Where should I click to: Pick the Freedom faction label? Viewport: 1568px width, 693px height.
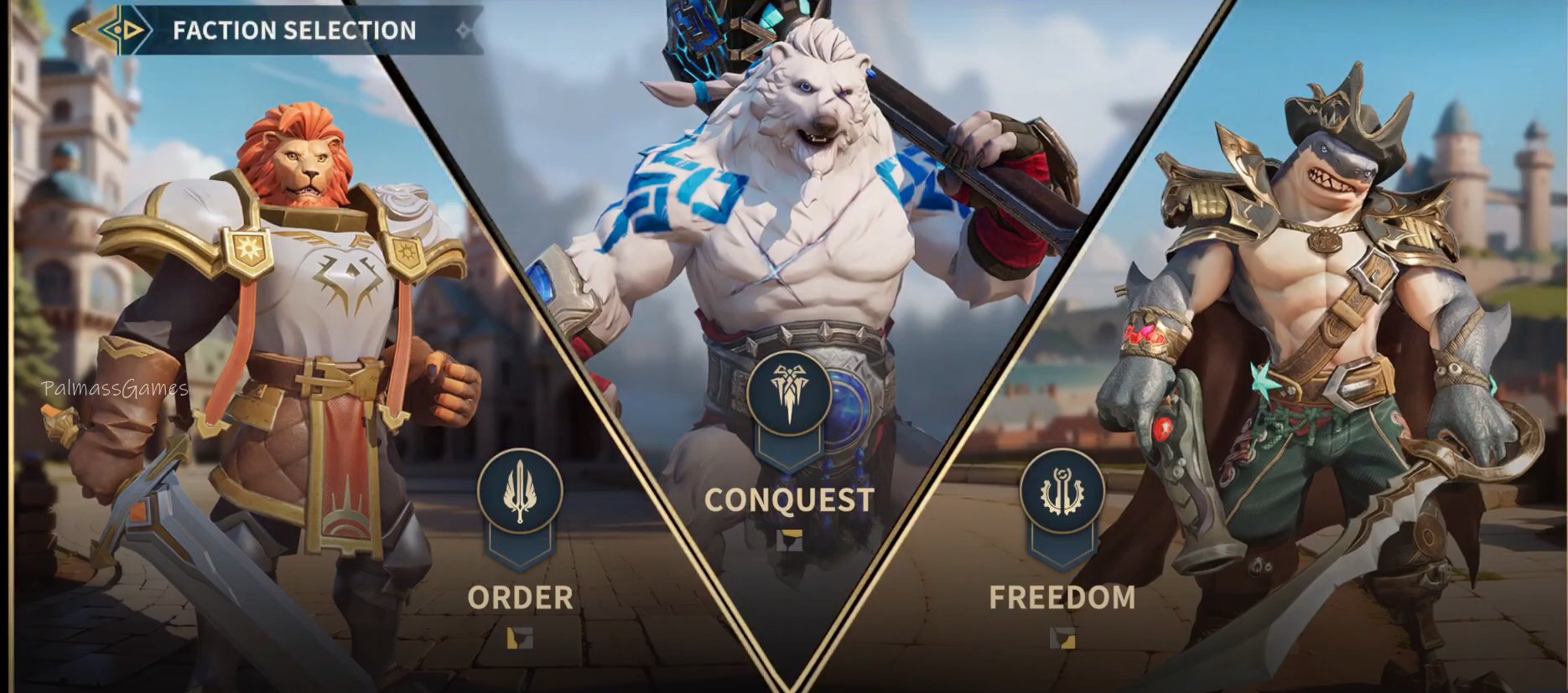point(1062,597)
